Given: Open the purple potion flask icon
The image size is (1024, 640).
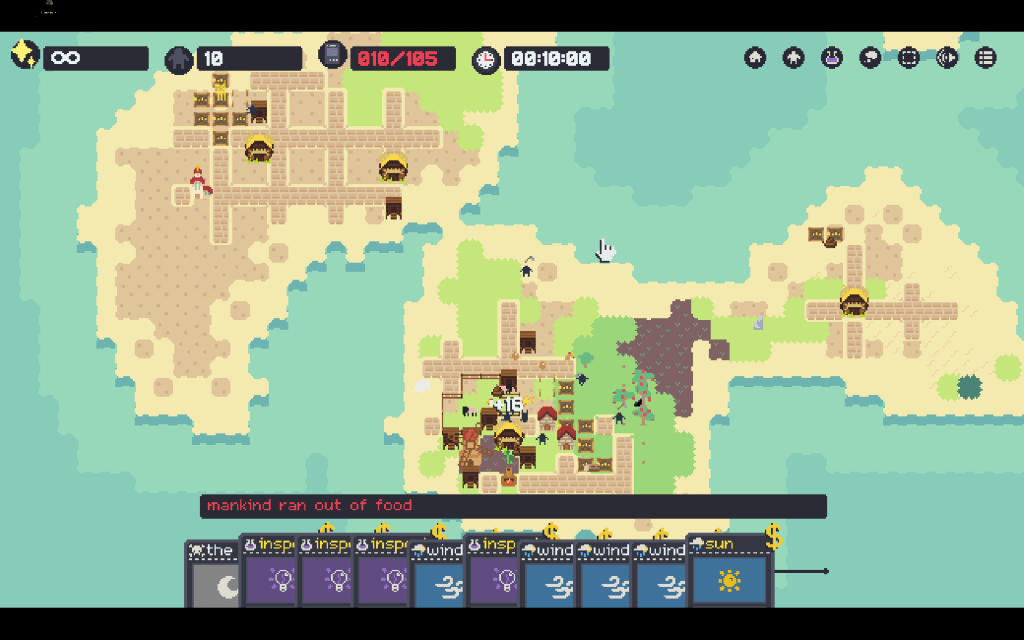Looking at the screenshot, I should tap(832, 58).
